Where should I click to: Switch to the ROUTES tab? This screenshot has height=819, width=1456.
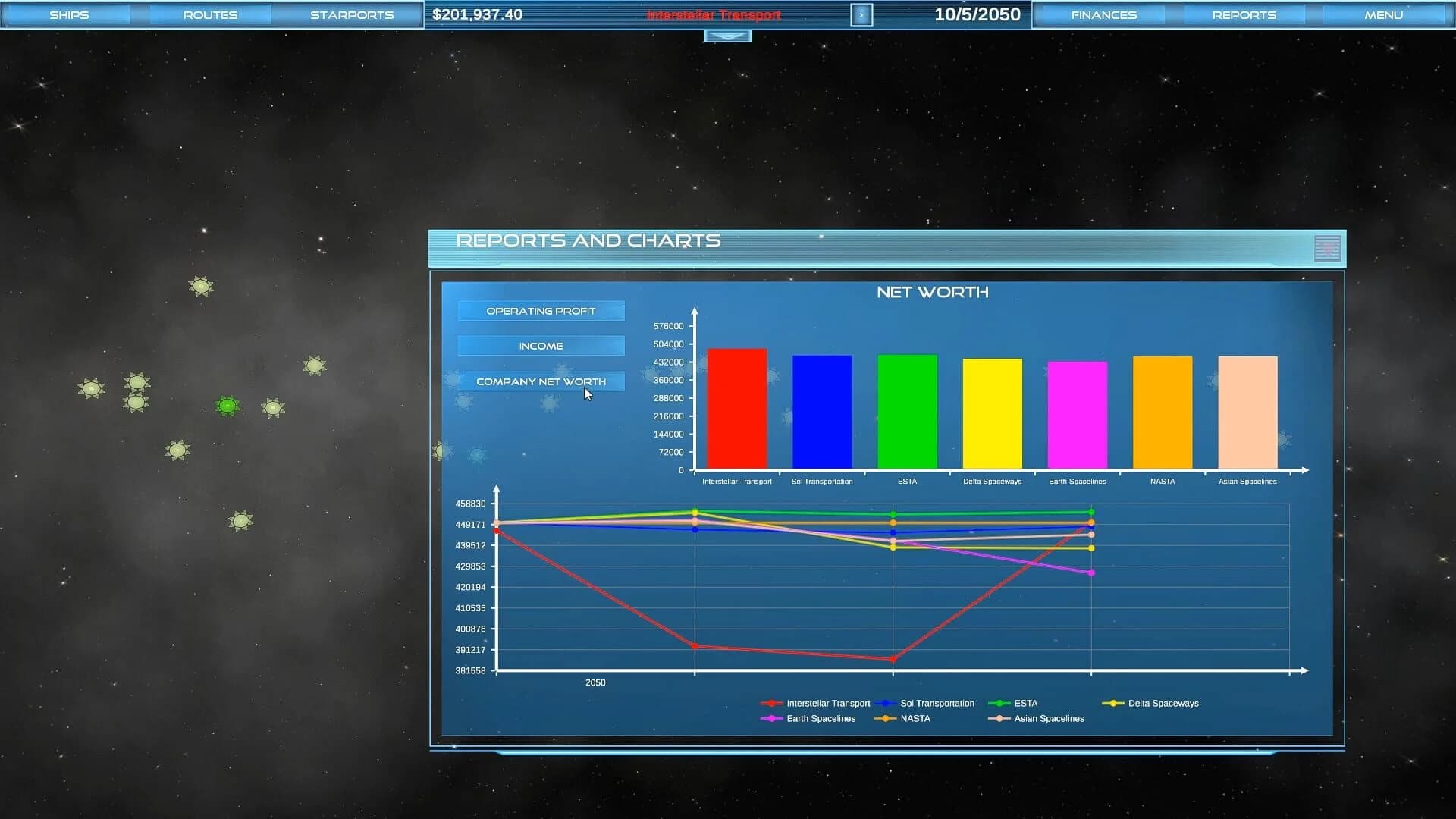pos(210,14)
